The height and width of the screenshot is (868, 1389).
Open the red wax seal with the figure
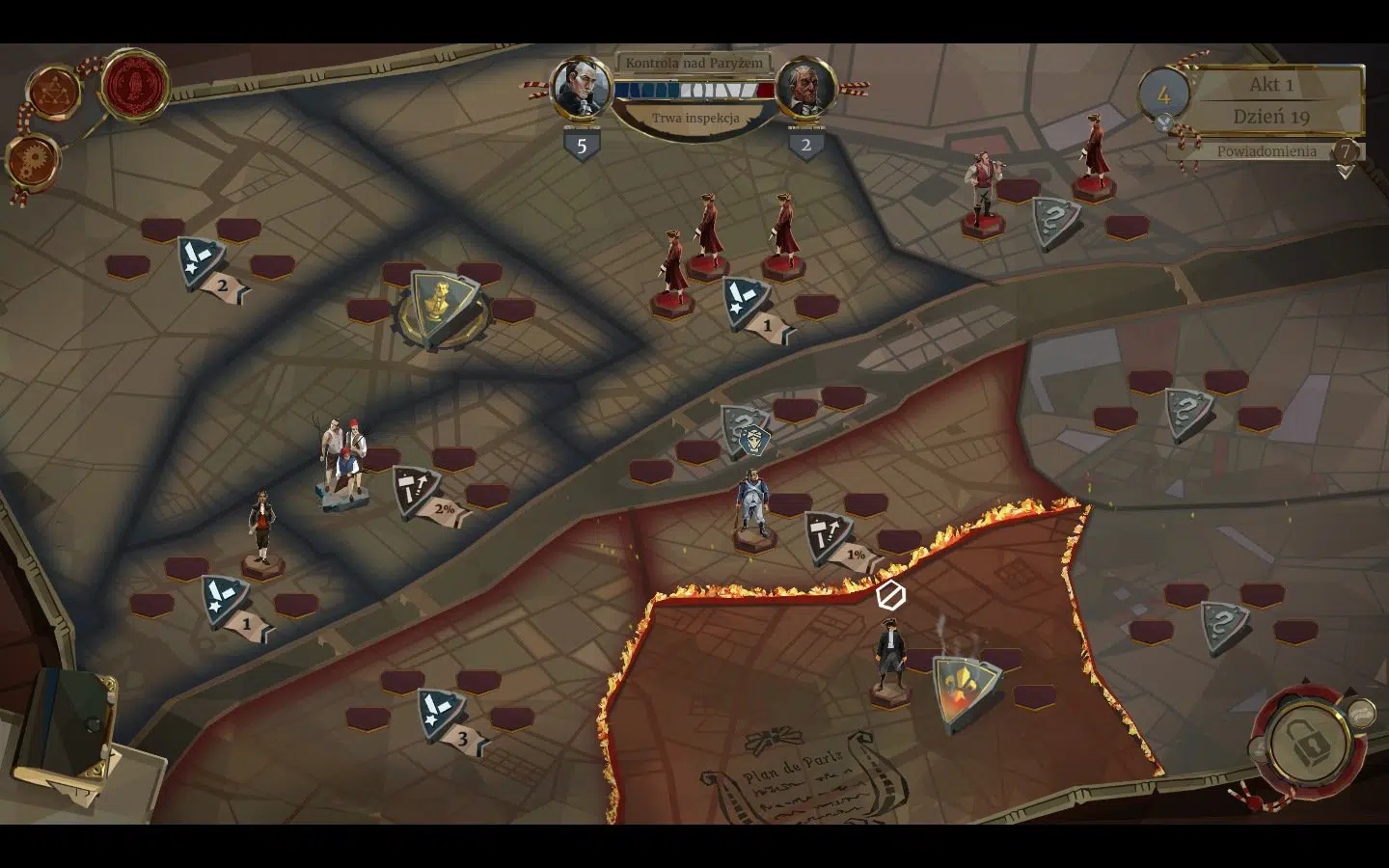136,85
